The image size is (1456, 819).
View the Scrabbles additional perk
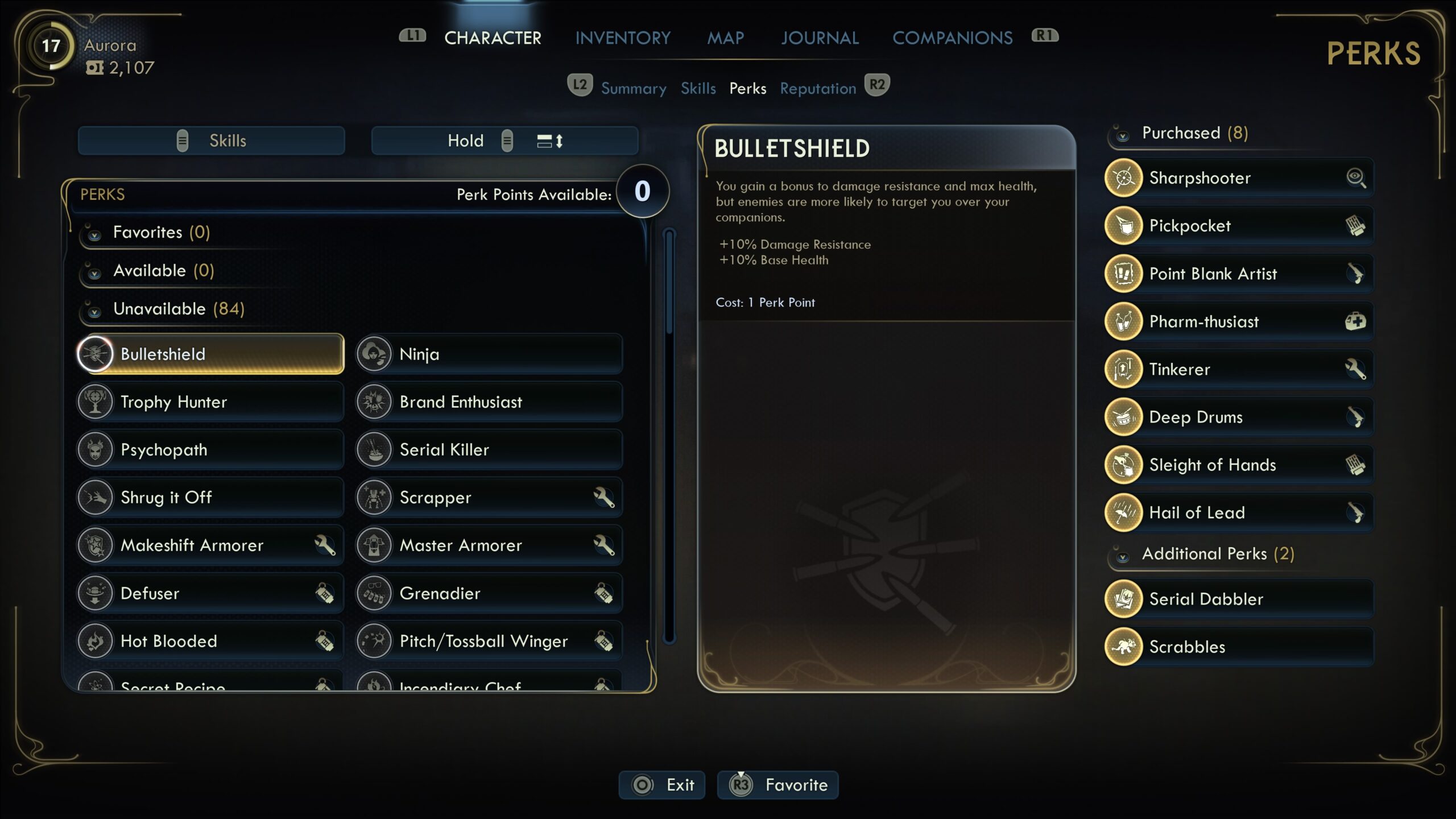coord(1239,647)
